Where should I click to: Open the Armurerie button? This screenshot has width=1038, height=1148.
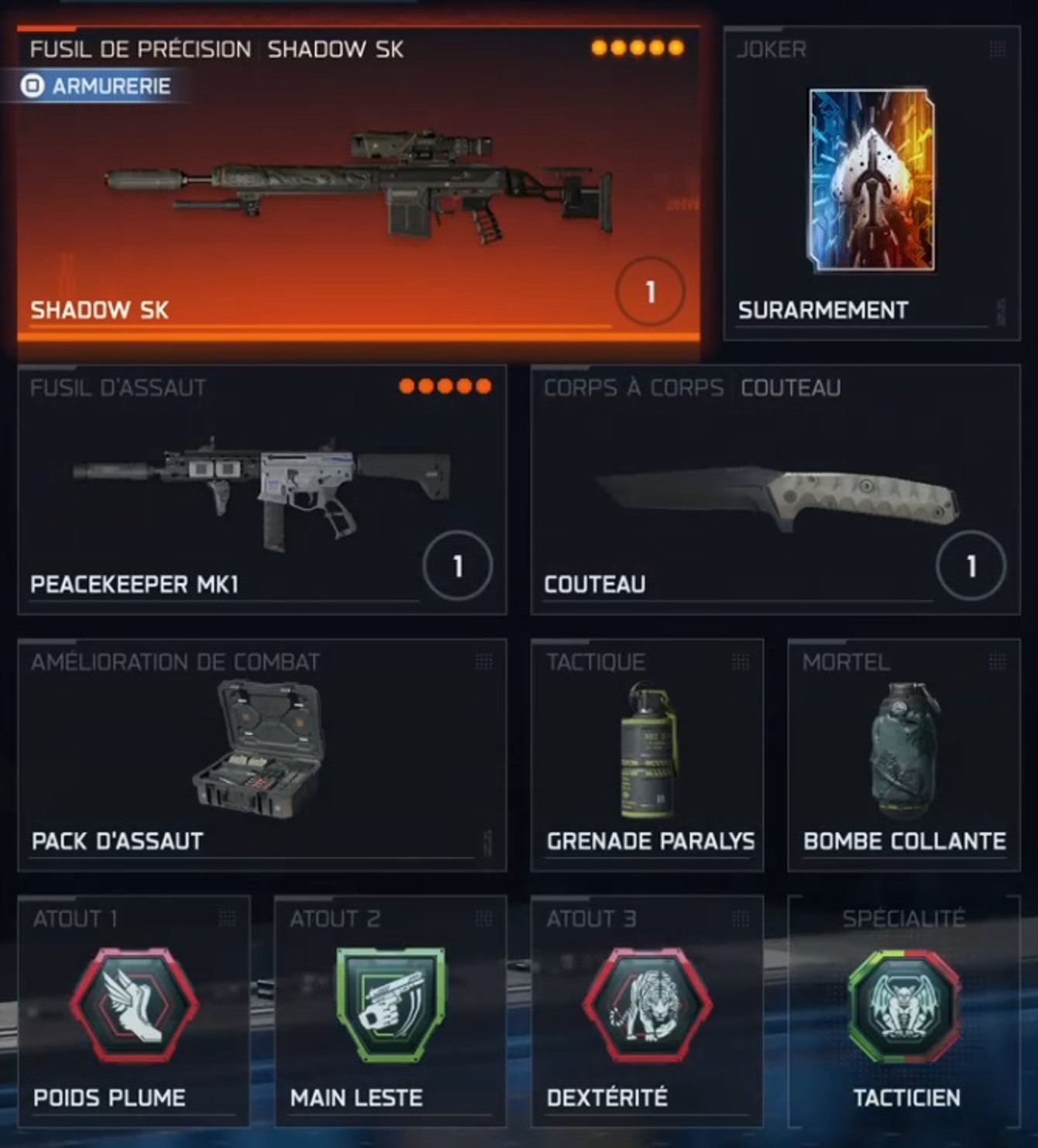click(102, 87)
